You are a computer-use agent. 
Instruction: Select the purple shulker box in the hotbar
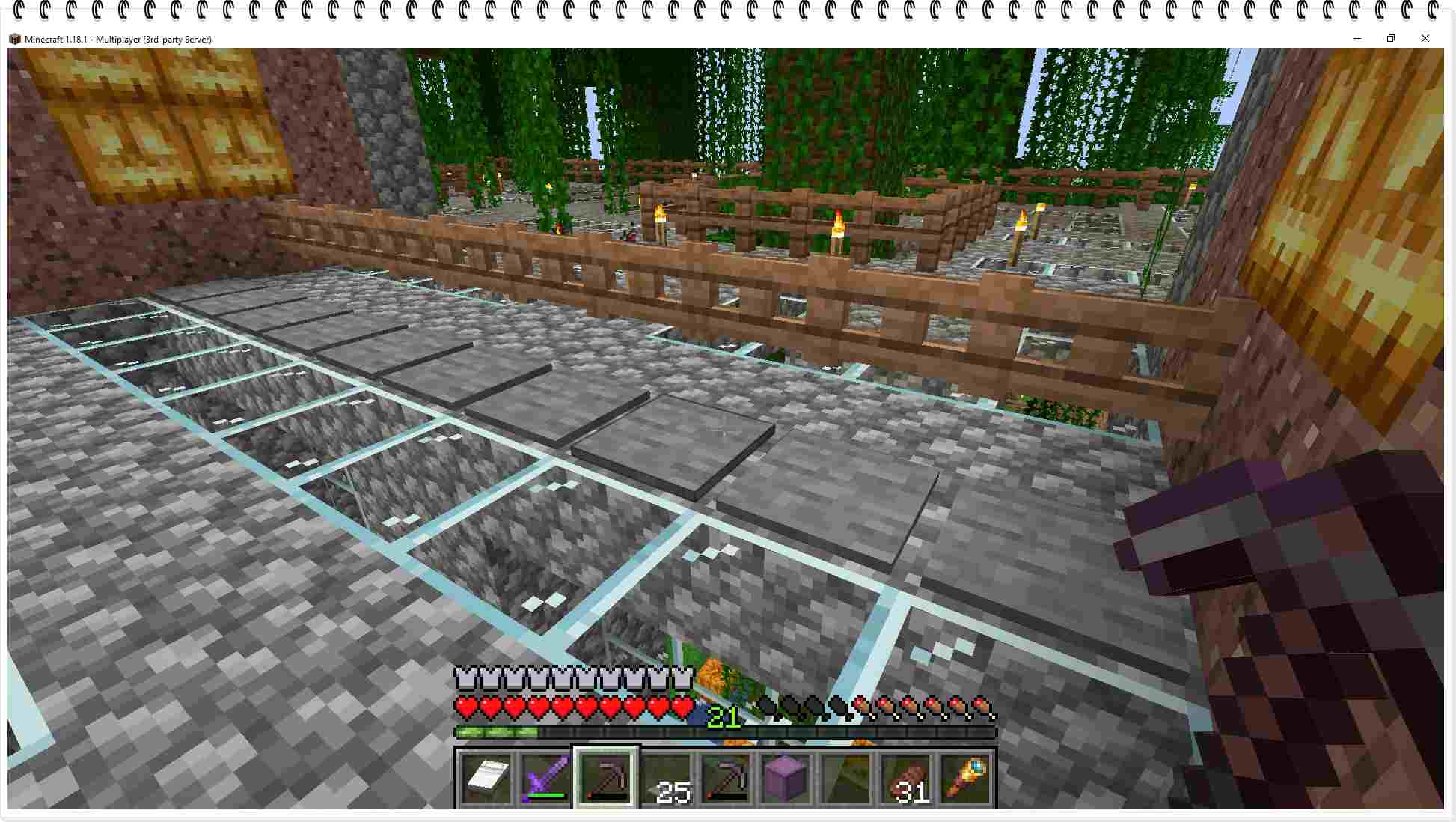pos(784,779)
